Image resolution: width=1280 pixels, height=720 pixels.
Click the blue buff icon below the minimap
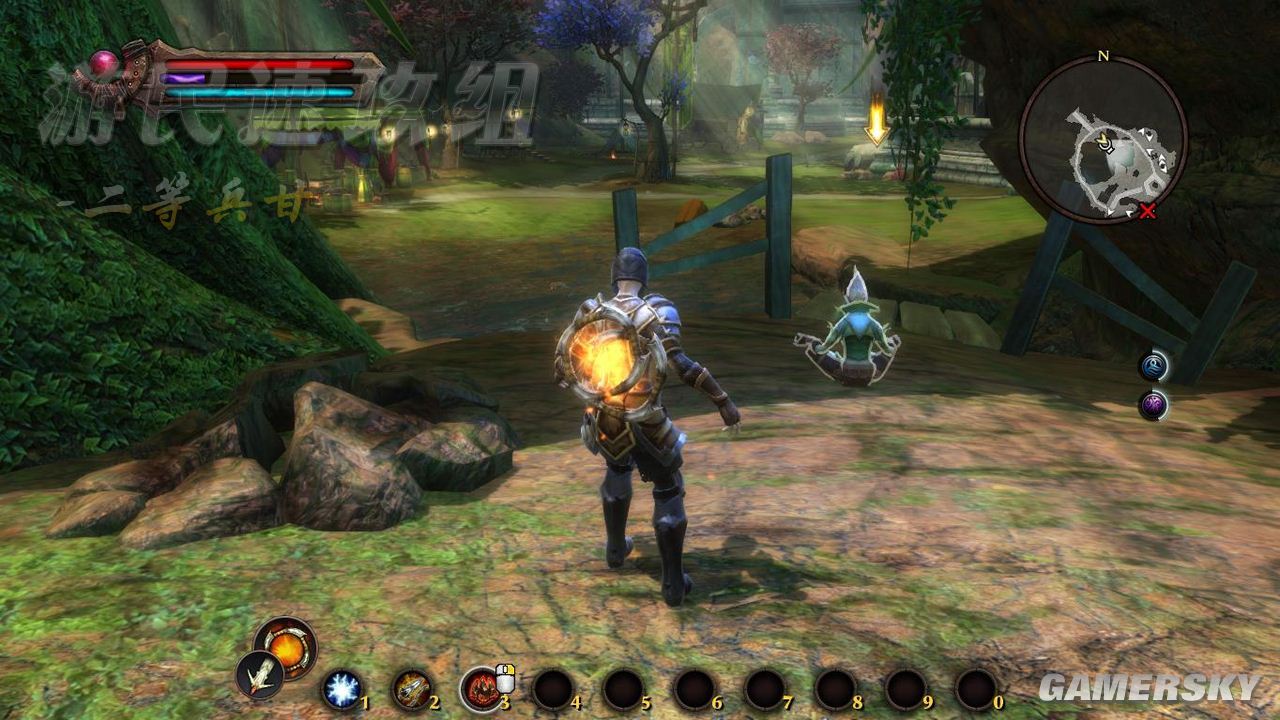1154,365
